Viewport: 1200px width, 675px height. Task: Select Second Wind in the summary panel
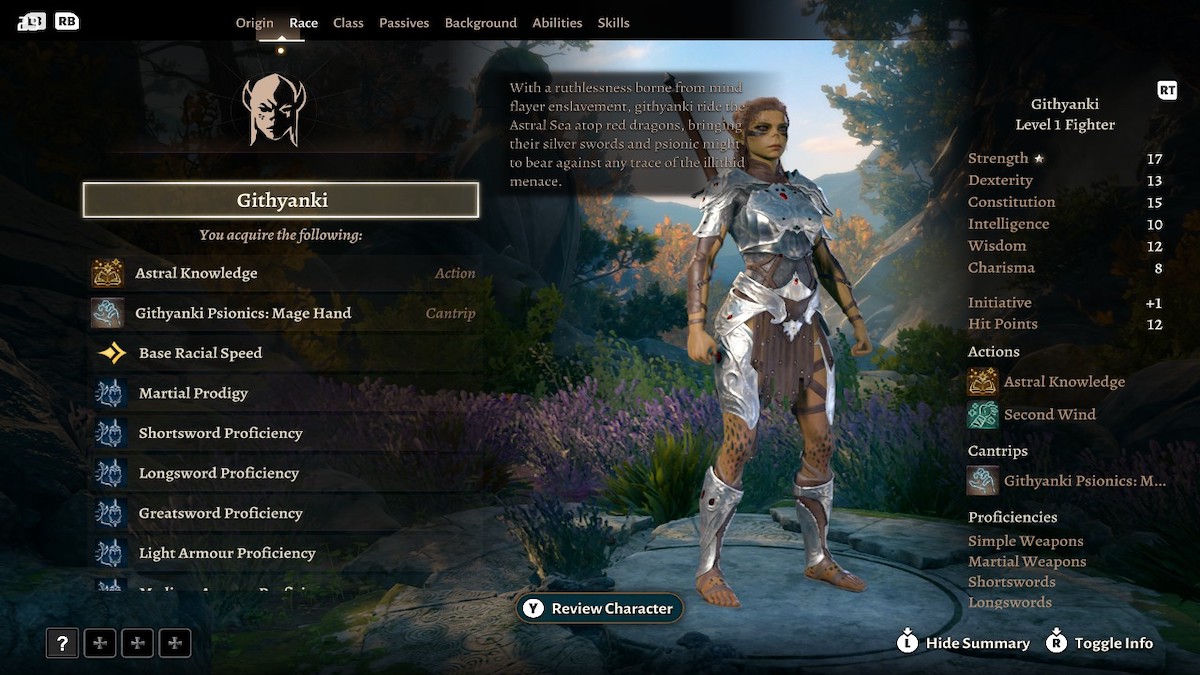[x=1048, y=414]
